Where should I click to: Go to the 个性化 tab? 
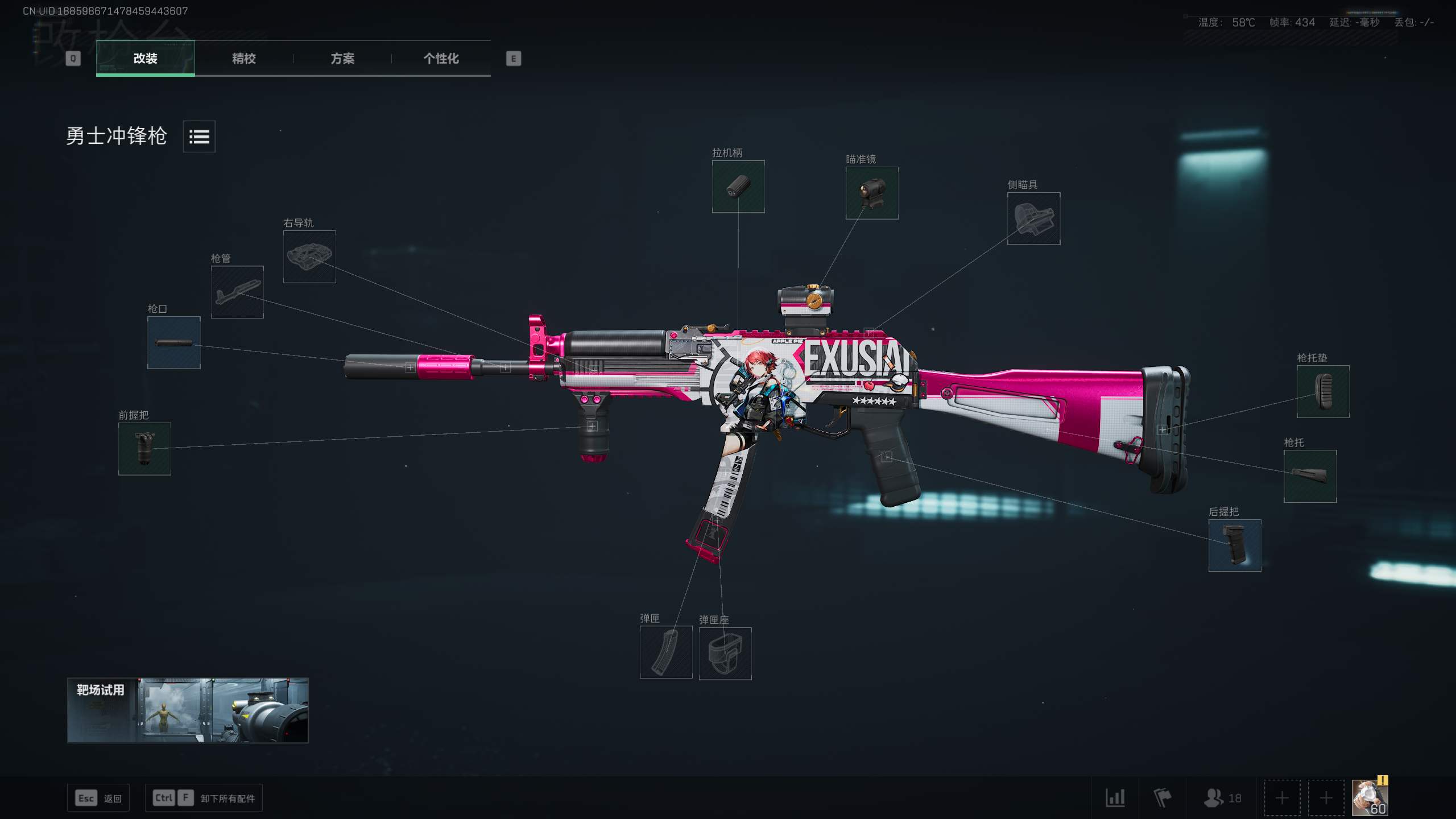(x=441, y=58)
